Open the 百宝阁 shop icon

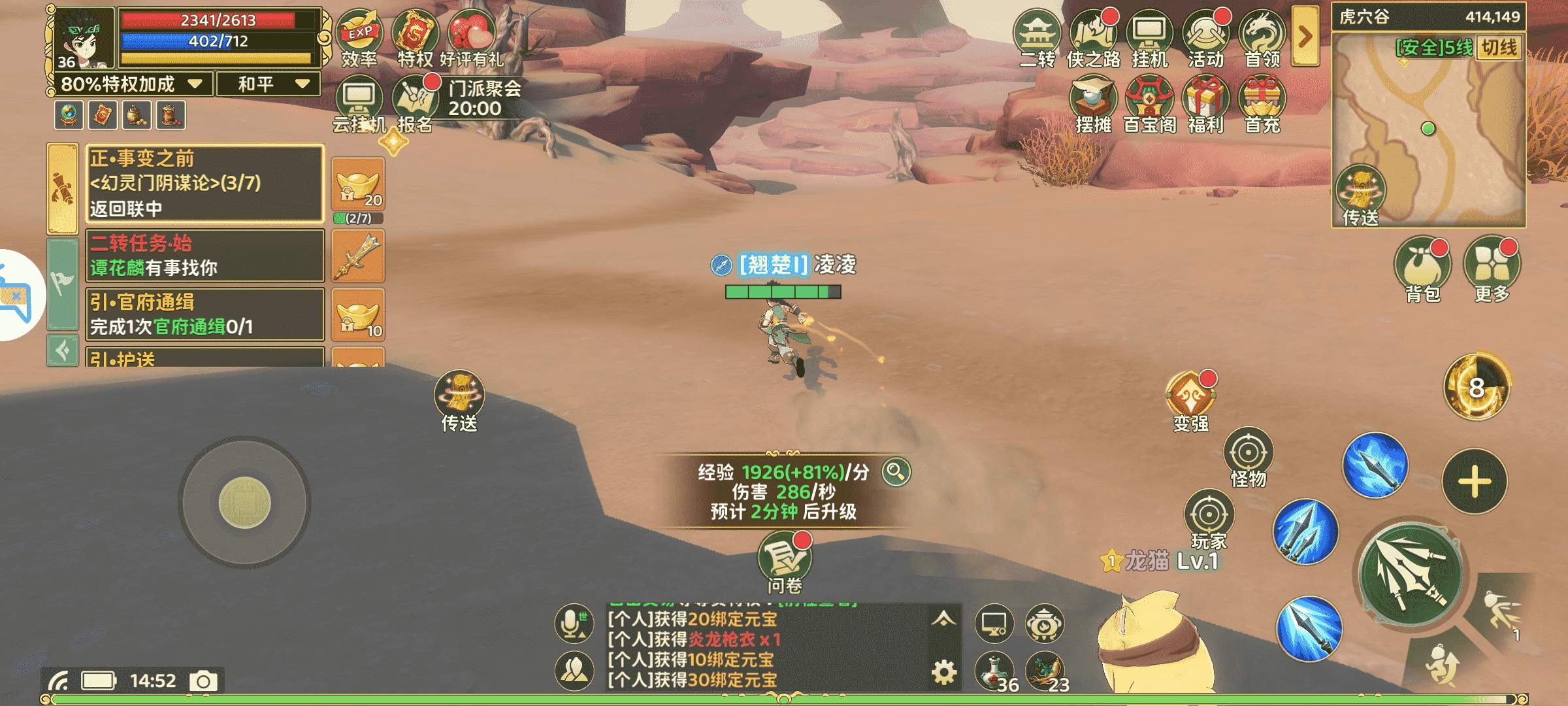coord(1150,101)
